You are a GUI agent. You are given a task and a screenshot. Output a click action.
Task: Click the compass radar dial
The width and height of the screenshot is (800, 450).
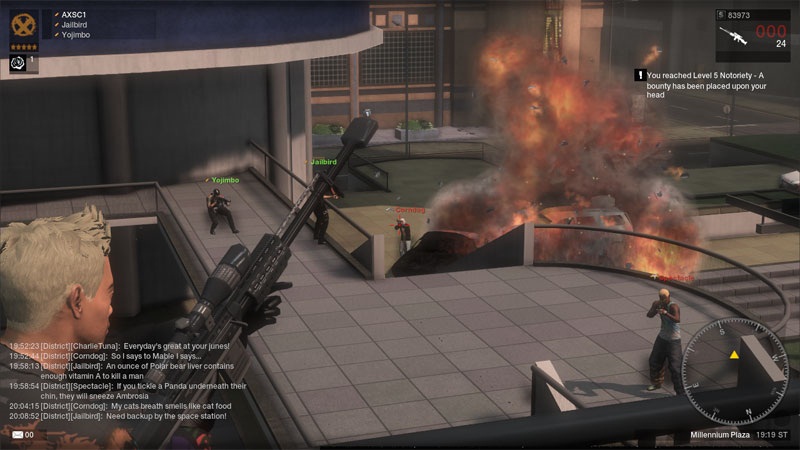pos(734,357)
